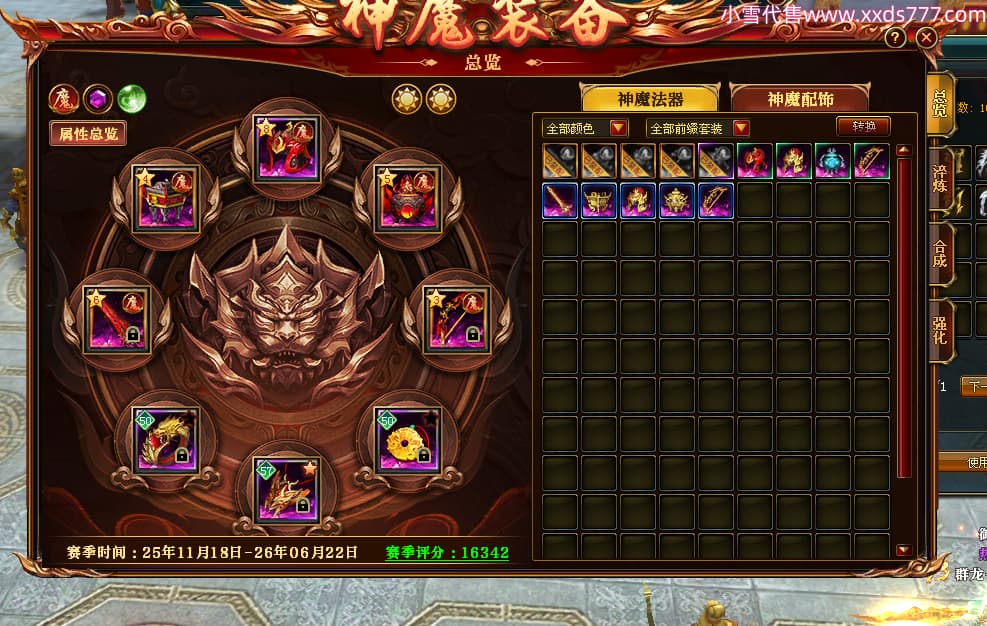Click the purple gem icon
The width and height of the screenshot is (987, 626).
click(x=97, y=99)
